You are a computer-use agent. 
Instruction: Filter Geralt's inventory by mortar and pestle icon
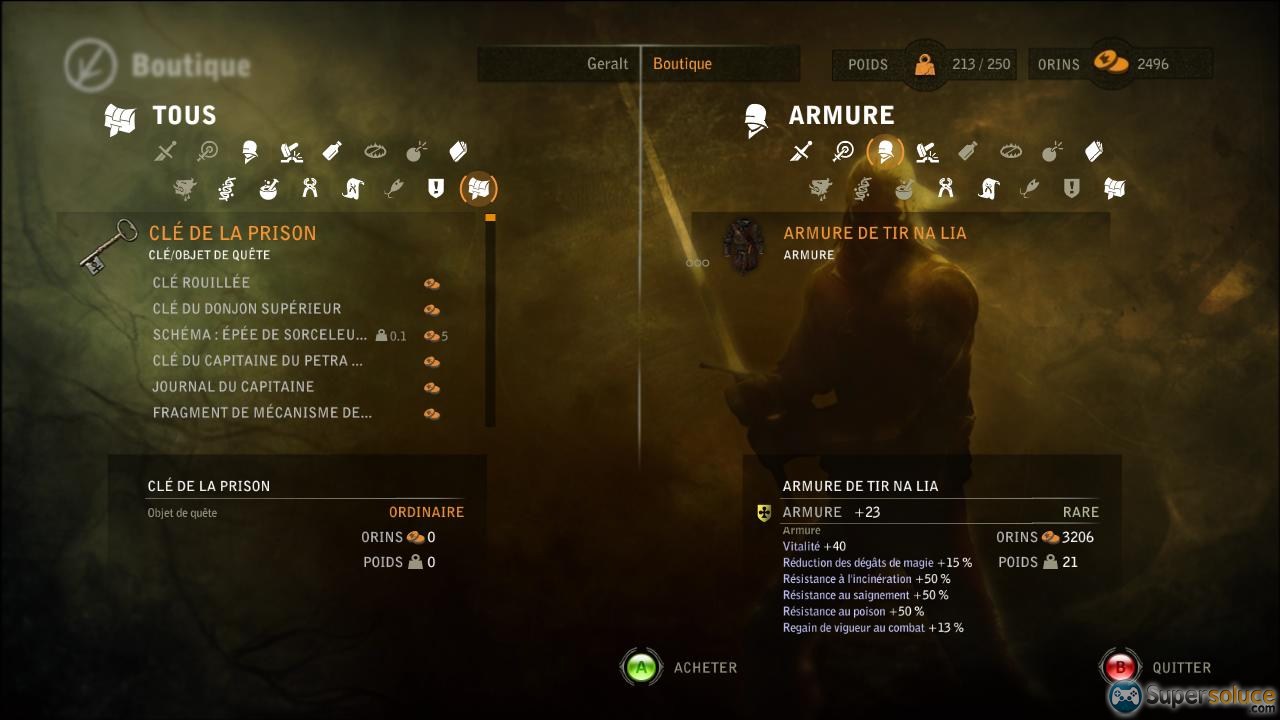[268, 188]
